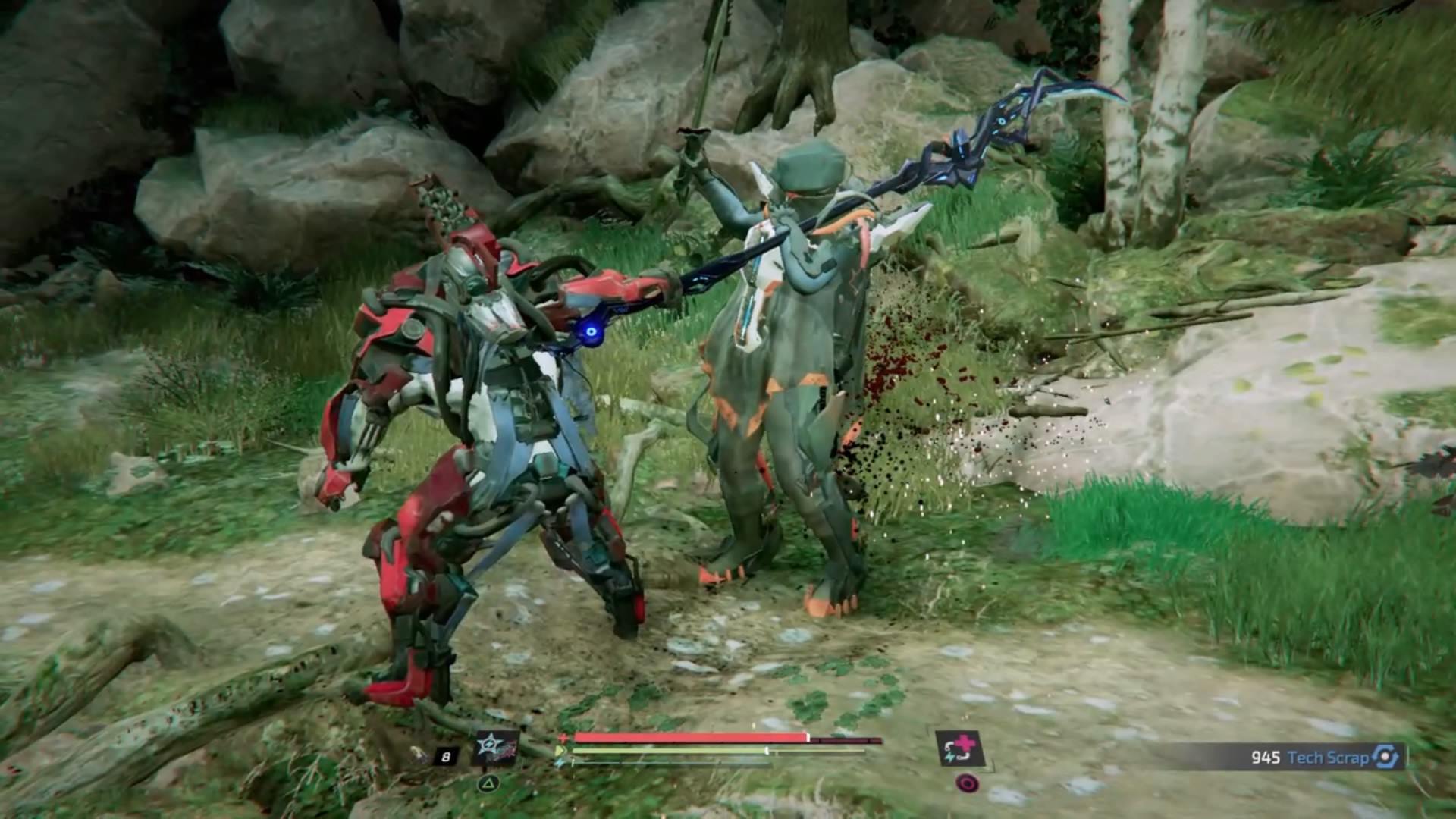Use the pink cross healing injectable
The image size is (1456, 819).
959,748
